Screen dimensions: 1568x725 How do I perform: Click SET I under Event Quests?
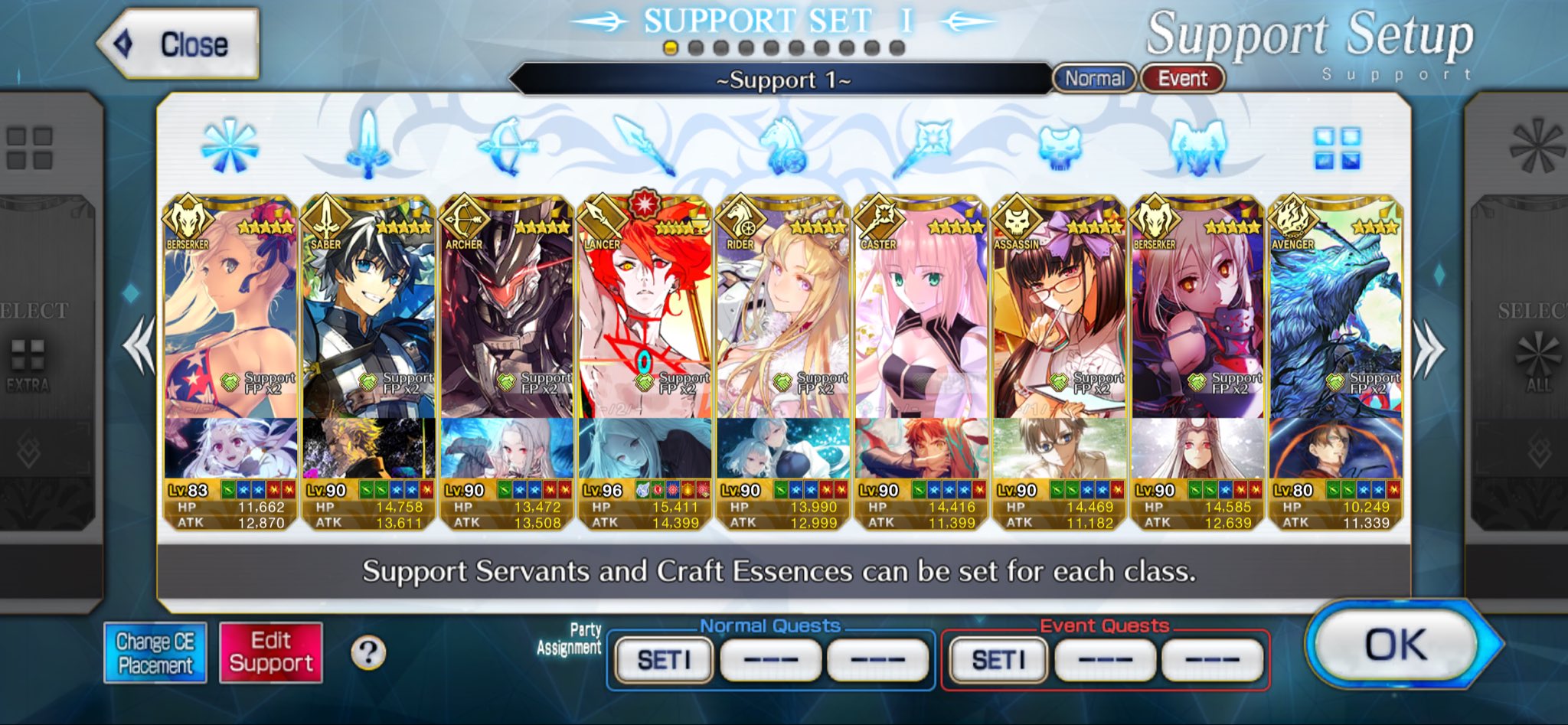[x=998, y=659]
